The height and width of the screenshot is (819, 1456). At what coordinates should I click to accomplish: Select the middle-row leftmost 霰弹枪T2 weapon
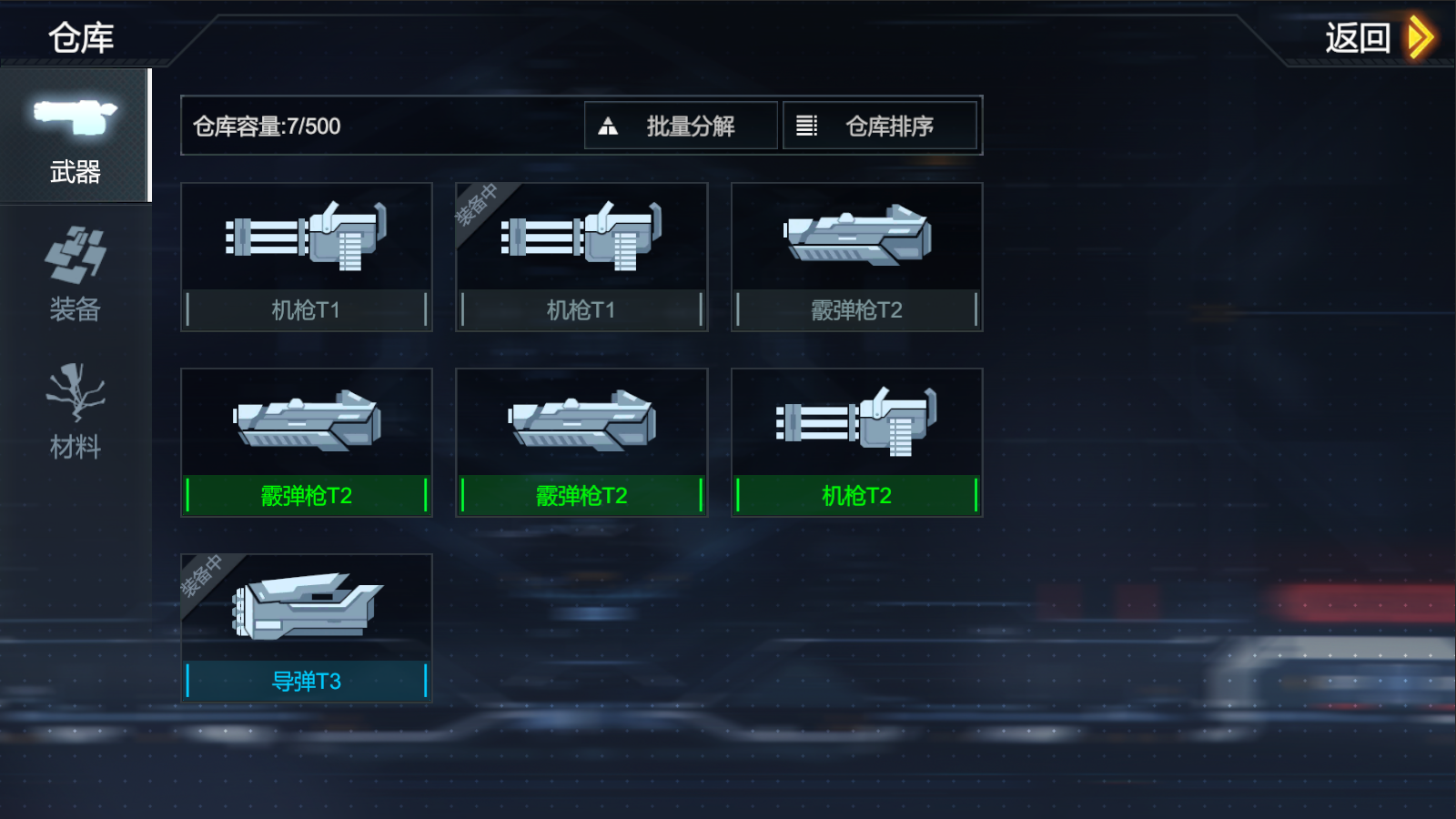pos(306,441)
